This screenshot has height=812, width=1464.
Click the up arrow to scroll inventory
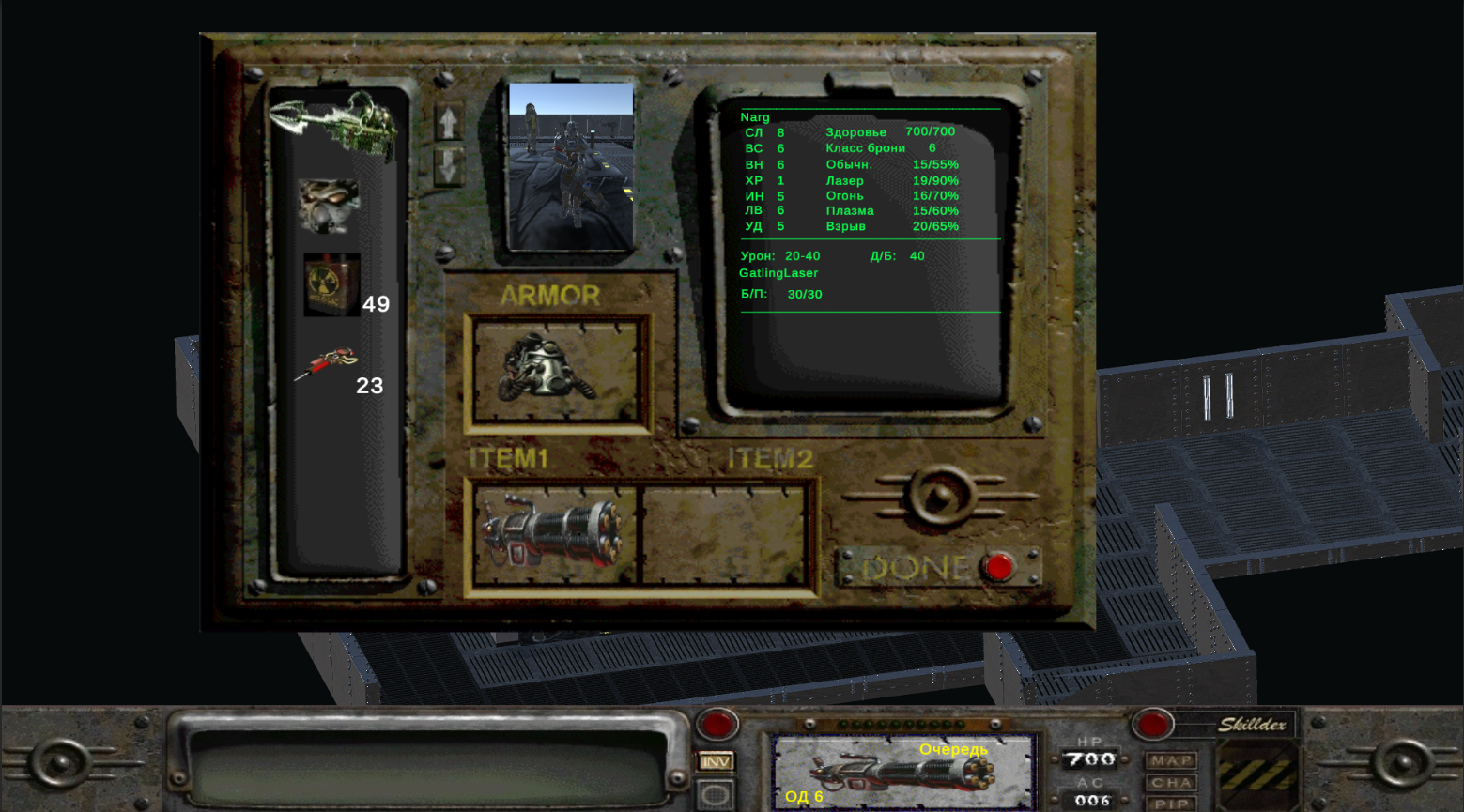[448, 122]
